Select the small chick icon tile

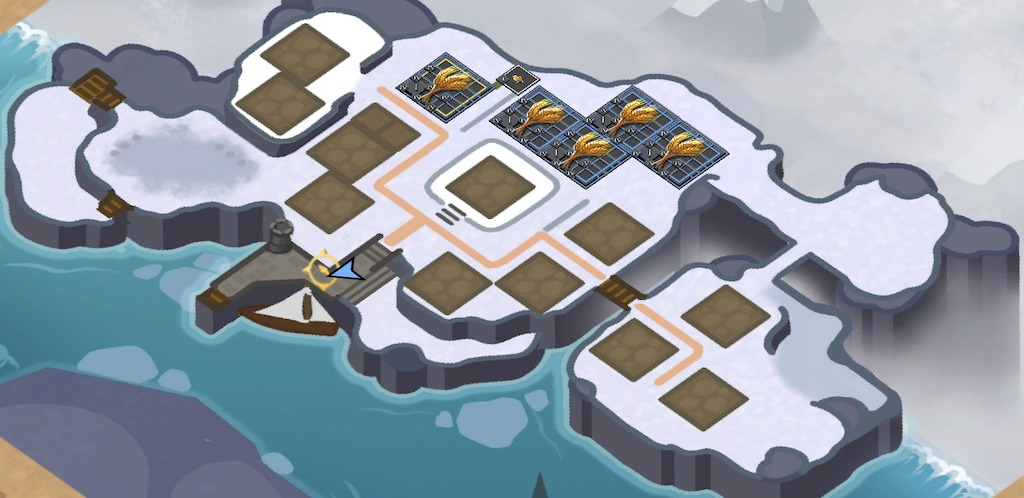point(519,78)
